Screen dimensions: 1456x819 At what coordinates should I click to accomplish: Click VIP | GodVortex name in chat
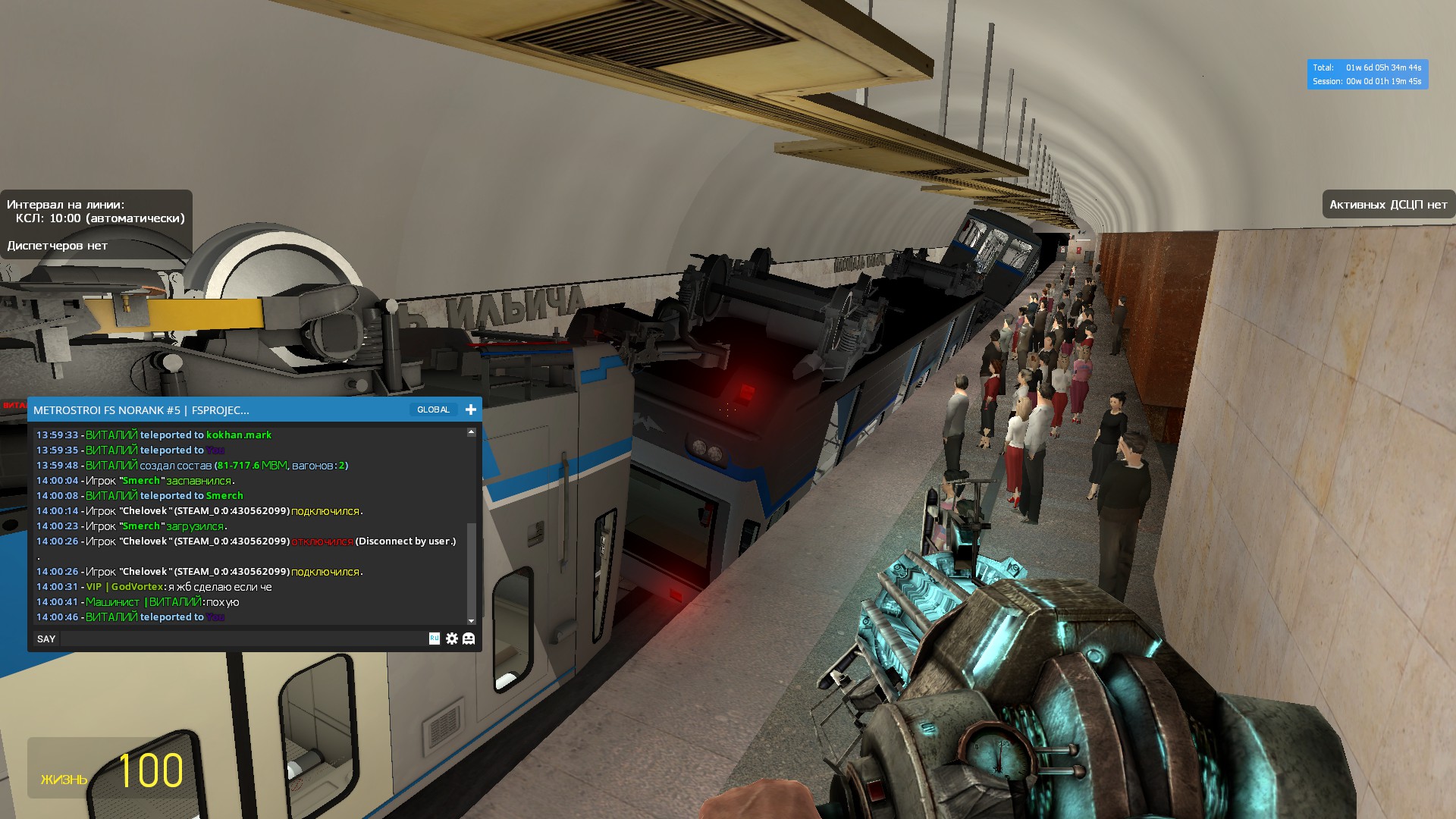[x=124, y=587]
